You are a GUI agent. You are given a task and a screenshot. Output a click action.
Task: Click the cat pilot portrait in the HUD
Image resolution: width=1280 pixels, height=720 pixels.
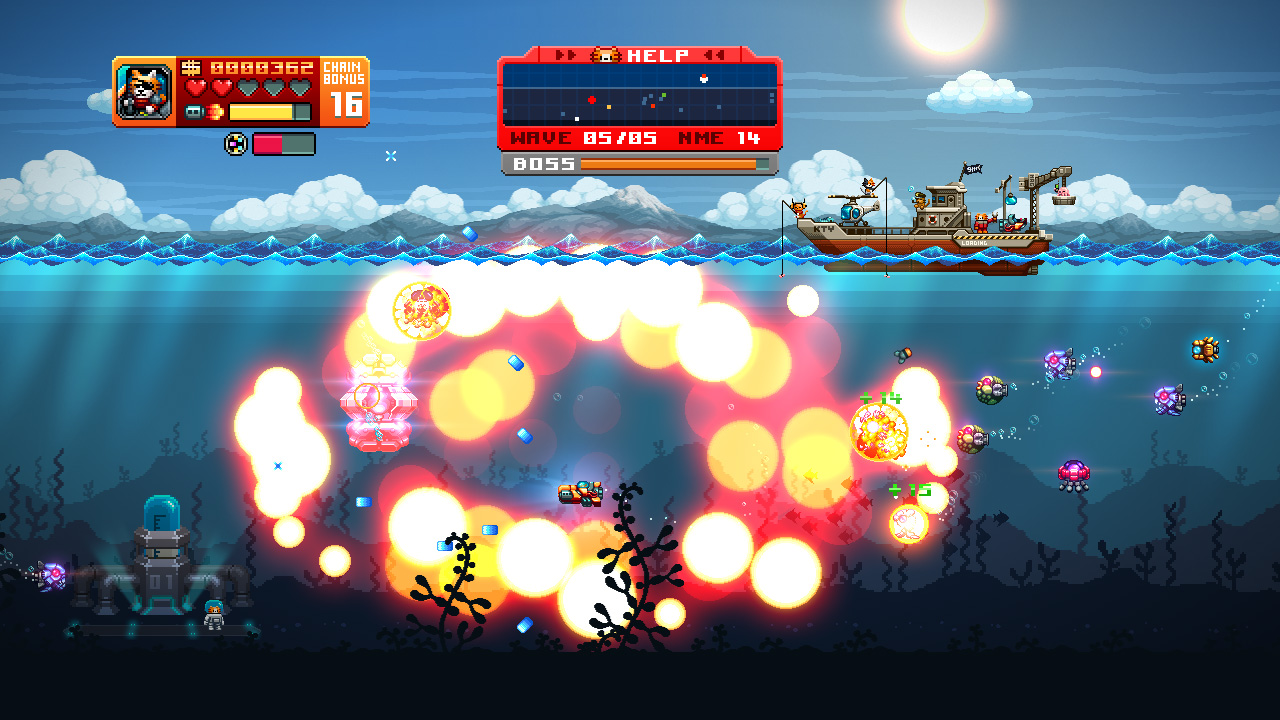(144, 89)
